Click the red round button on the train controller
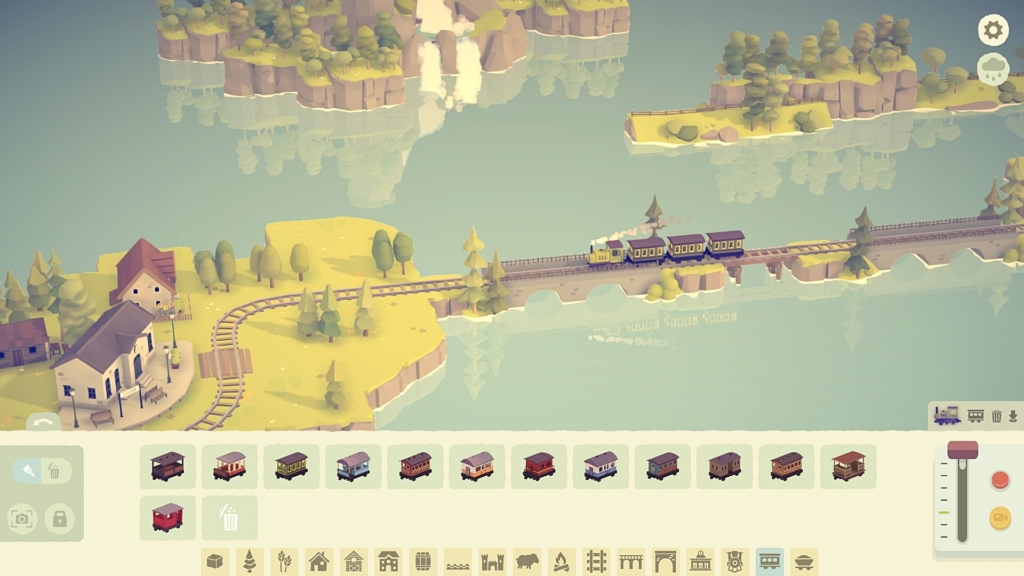This screenshot has width=1024, height=576. 999,480
